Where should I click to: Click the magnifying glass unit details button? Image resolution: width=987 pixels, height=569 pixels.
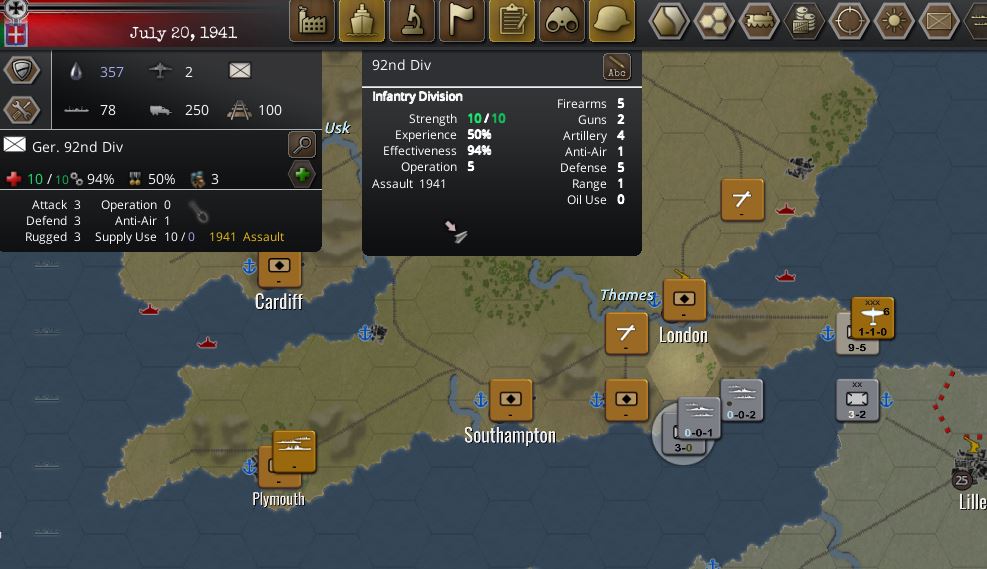tap(301, 144)
